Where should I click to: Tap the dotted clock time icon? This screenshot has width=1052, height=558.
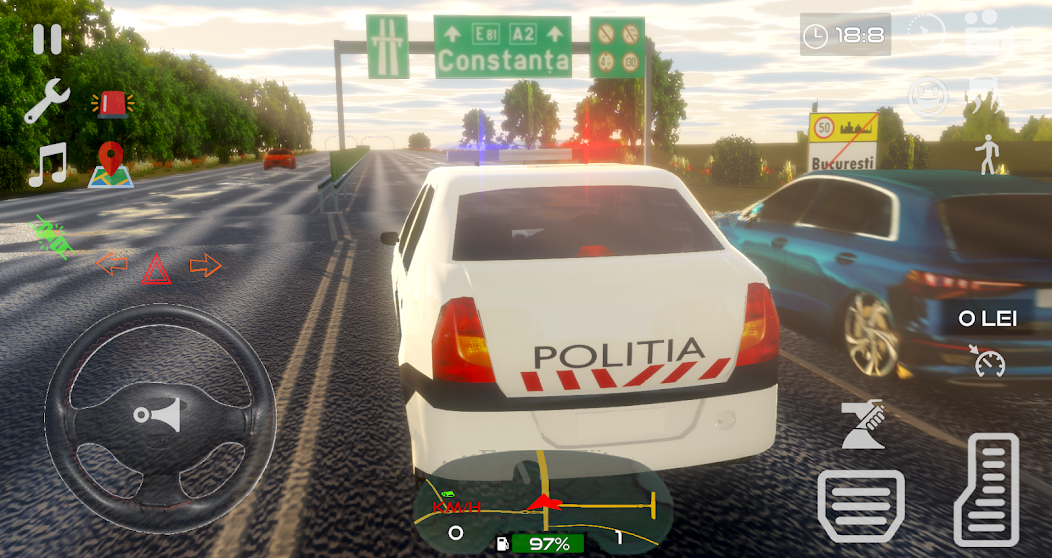(x=926, y=33)
